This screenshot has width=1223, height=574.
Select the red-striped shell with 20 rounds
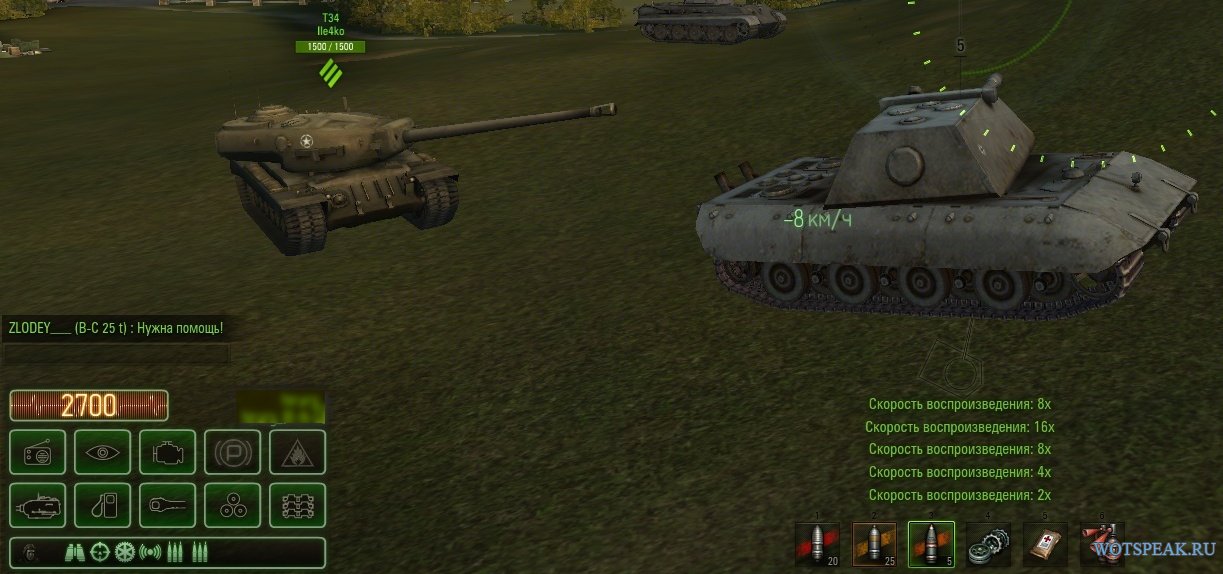pyautogui.click(x=817, y=545)
